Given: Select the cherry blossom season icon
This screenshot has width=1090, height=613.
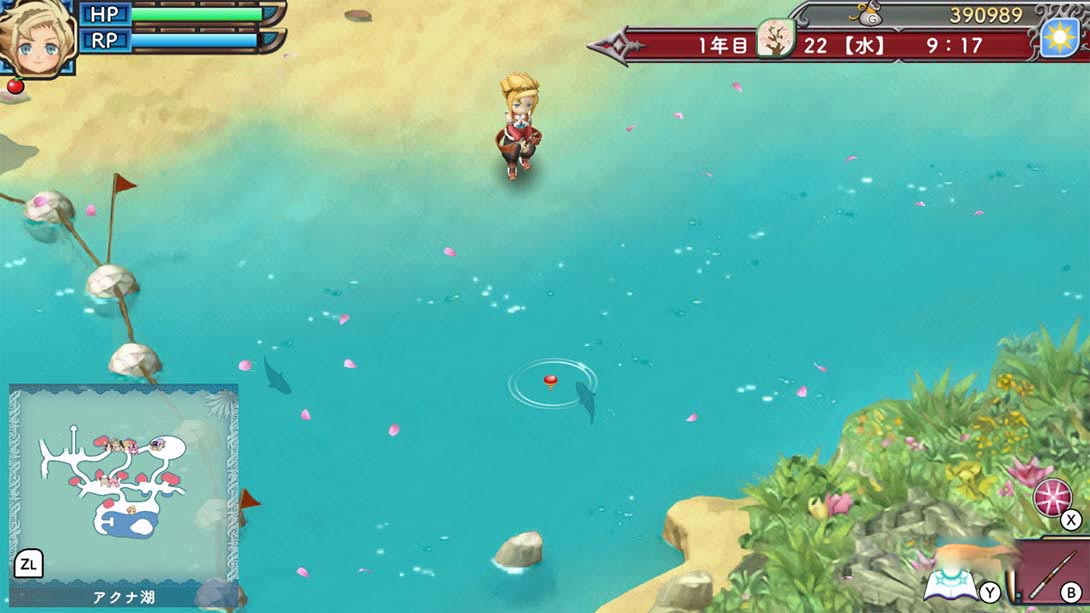Looking at the screenshot, I should pyautogui.click(x=774, y=40).
